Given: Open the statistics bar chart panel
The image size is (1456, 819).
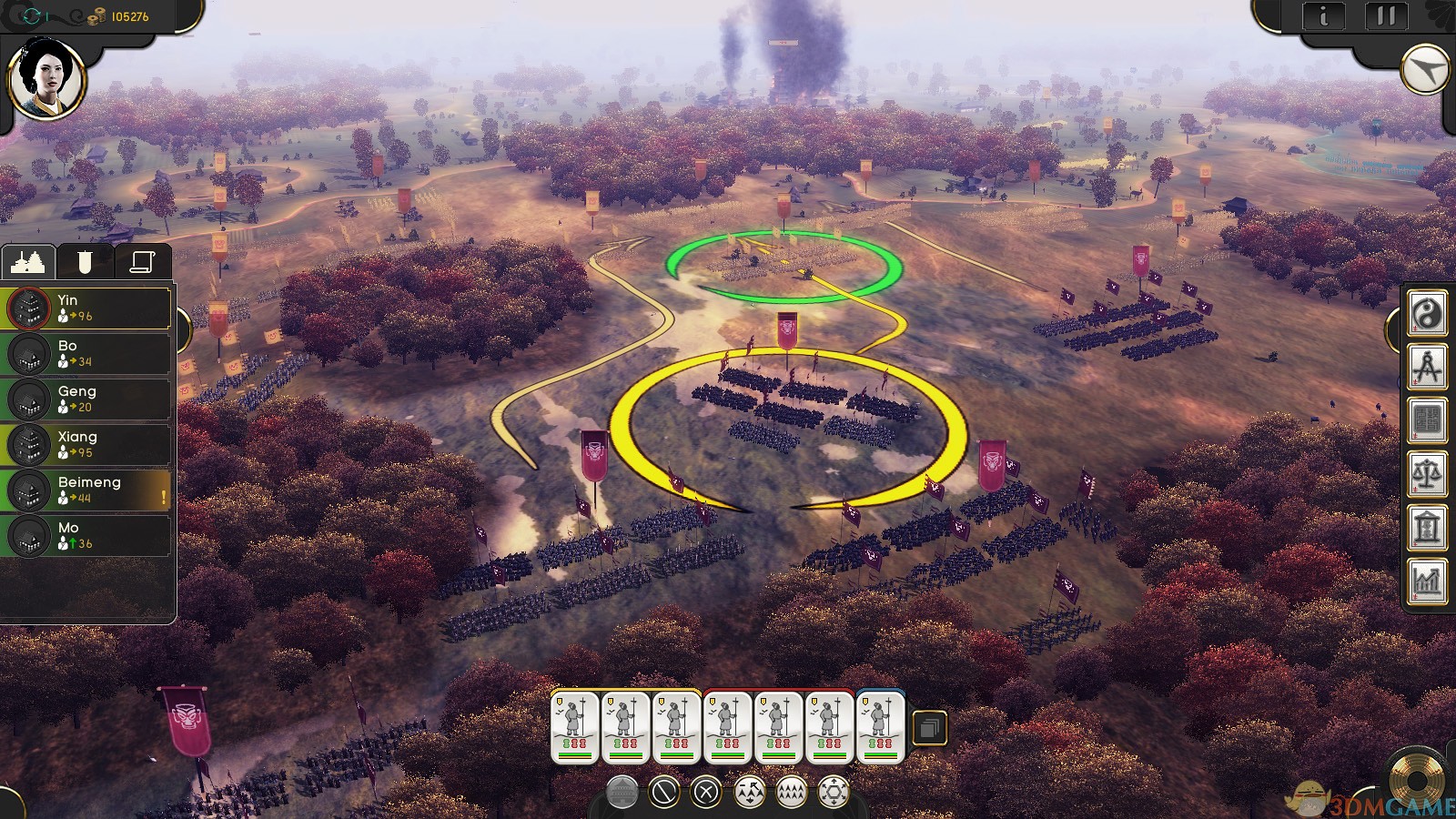Looking at the screenshot, I should point(1427,581).
